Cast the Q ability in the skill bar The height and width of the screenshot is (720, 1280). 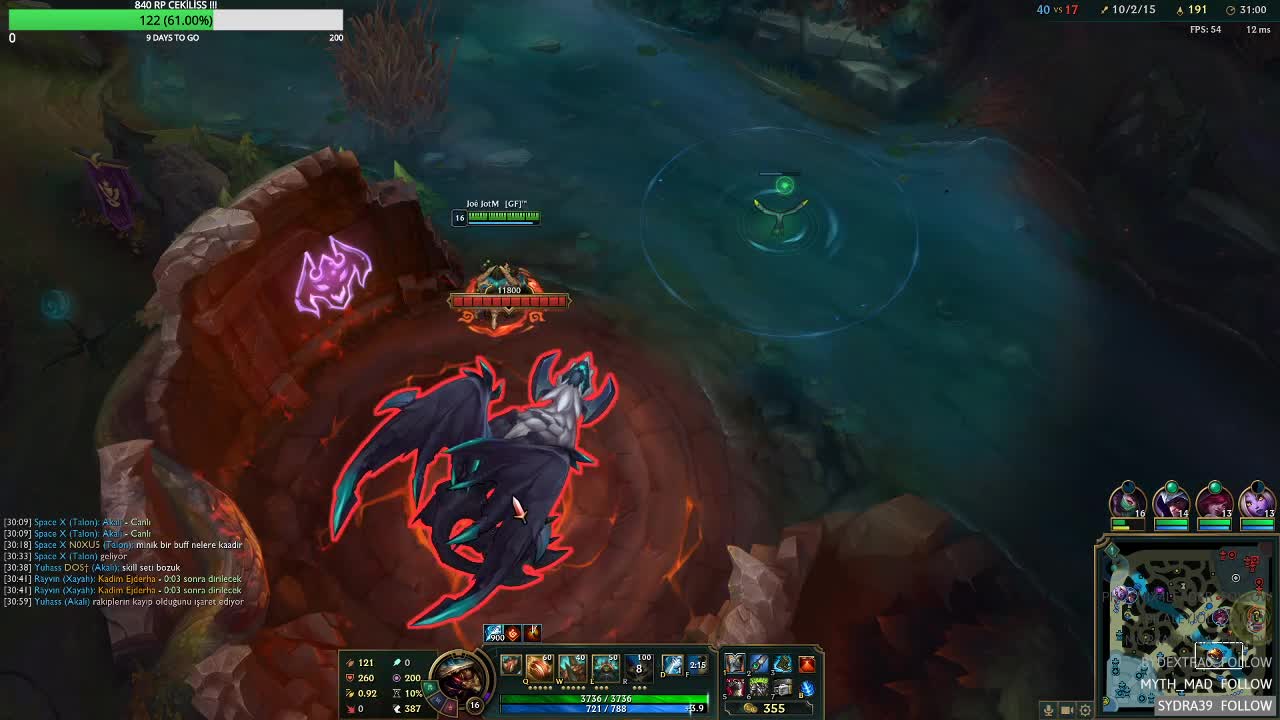(x=540, y=667)
